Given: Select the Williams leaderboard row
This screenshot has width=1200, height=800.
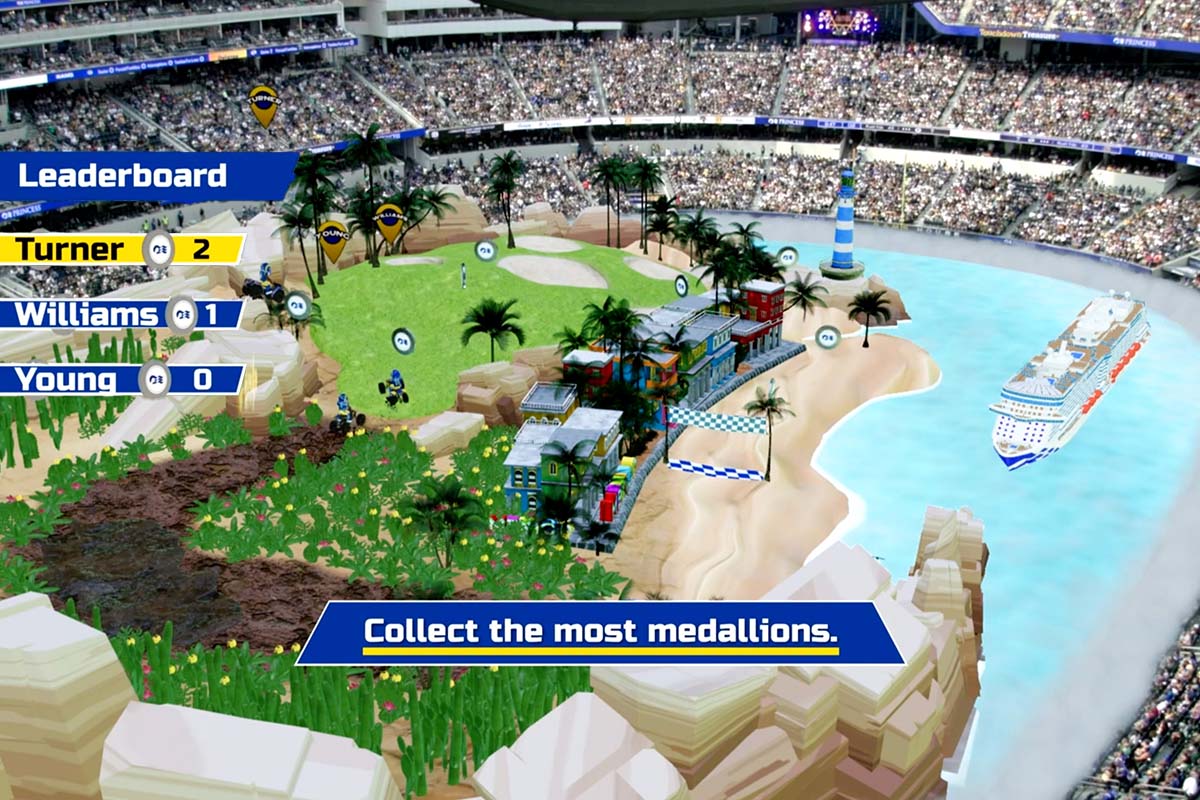Looking at the screenshot, I should [x=120, y=314].
